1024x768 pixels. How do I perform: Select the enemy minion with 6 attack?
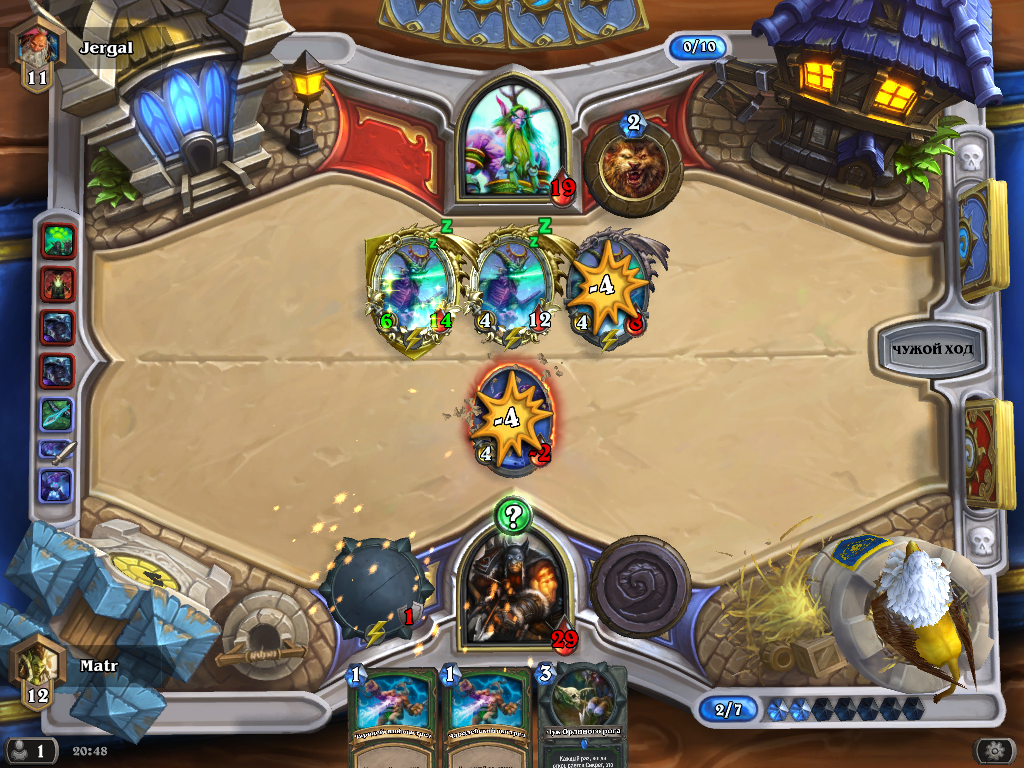tap(412, 287)
